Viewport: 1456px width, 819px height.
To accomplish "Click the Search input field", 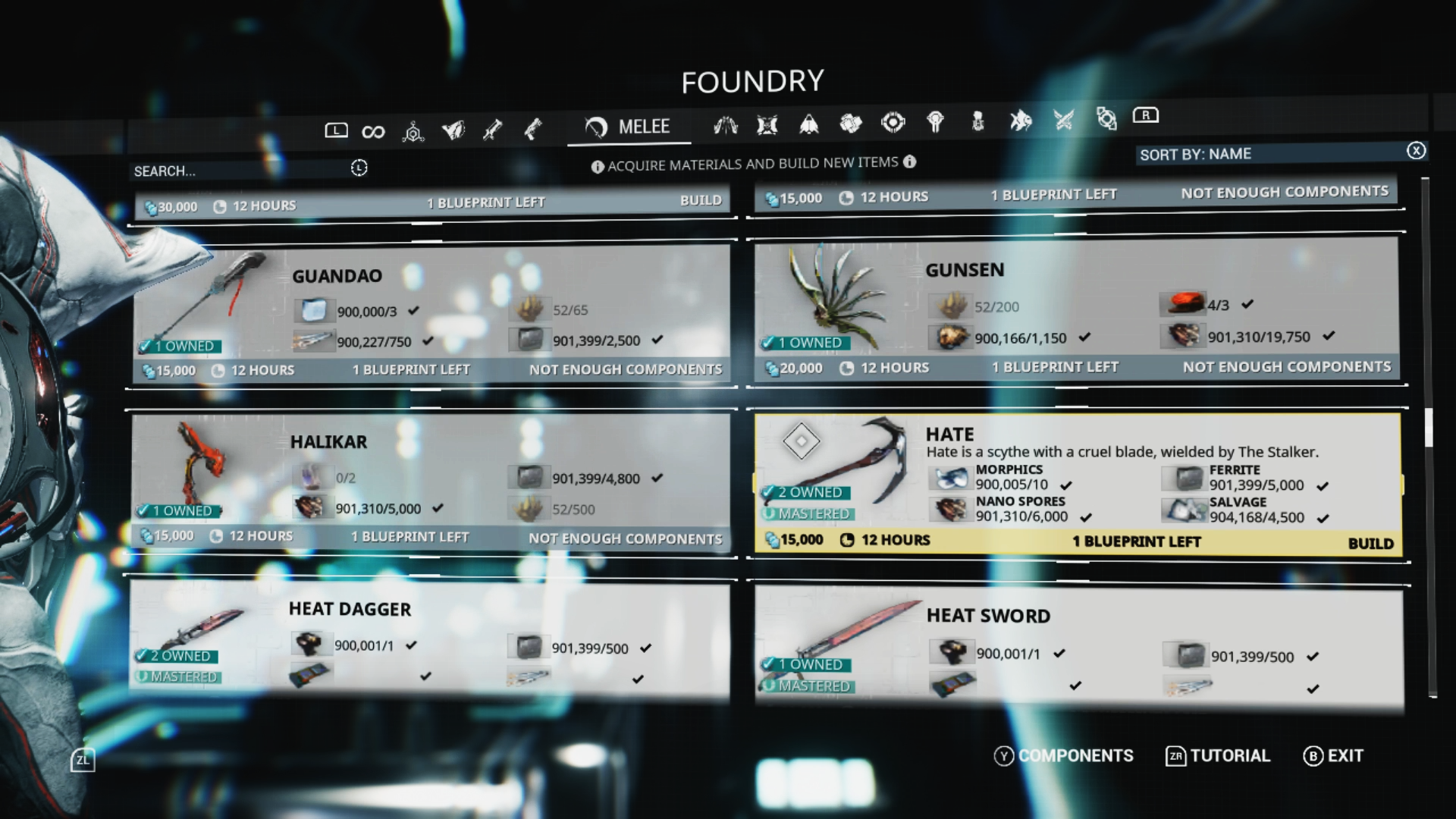I will click(240, 171).
